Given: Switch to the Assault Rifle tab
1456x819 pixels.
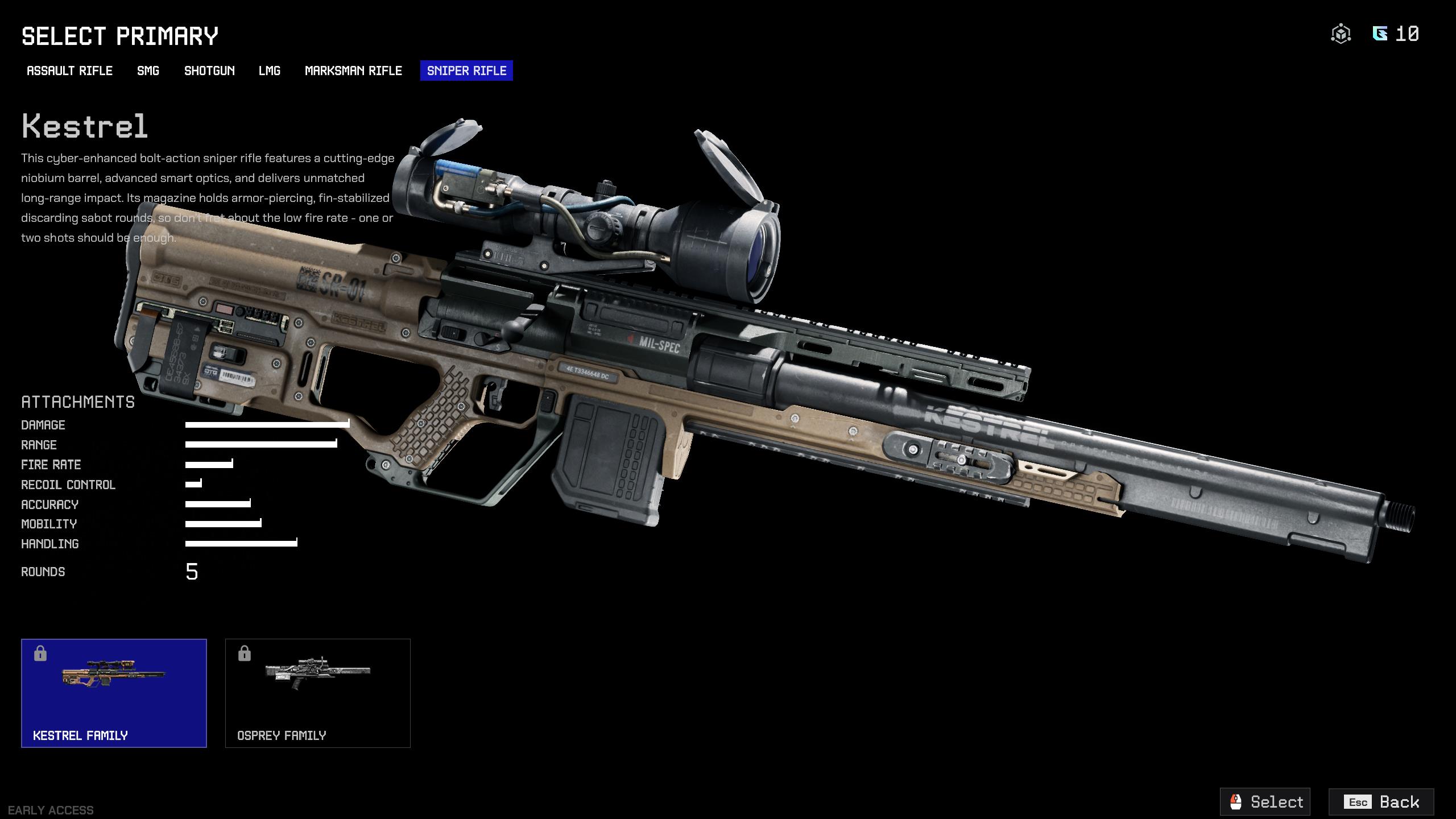Looking at the screenshot, I should coord(69,71).
